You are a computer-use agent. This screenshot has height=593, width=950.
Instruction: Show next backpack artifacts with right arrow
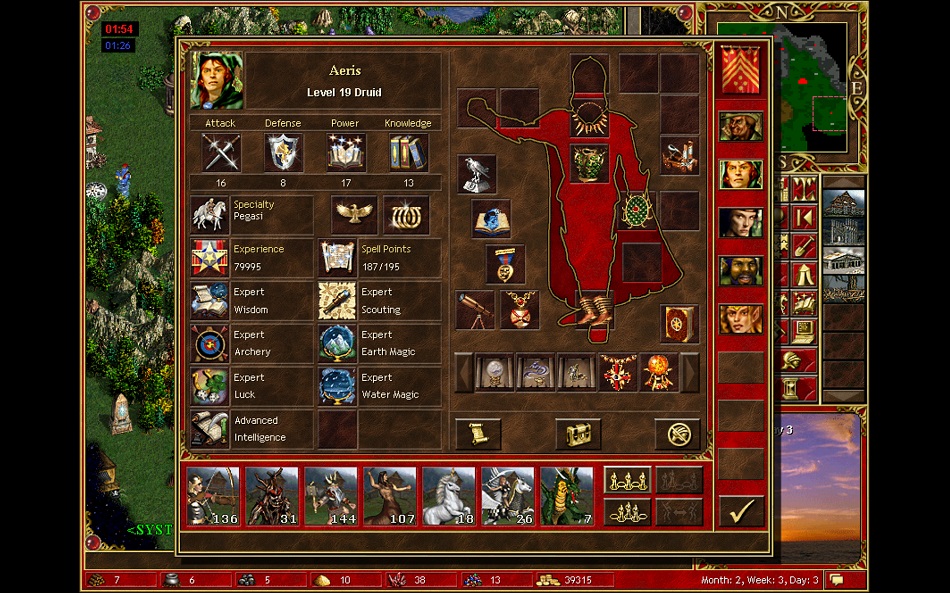point(689,373)
